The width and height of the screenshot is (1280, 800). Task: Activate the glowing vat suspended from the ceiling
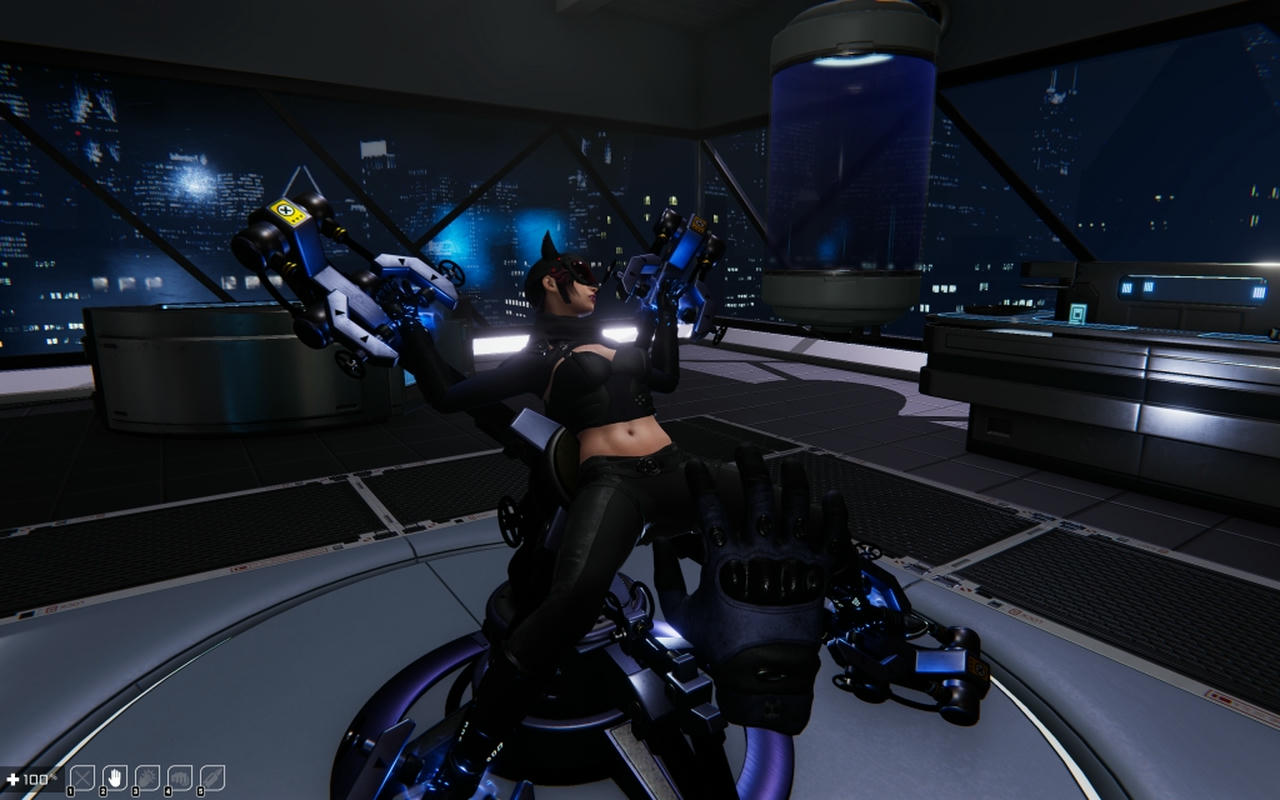[x=850, y=160]
